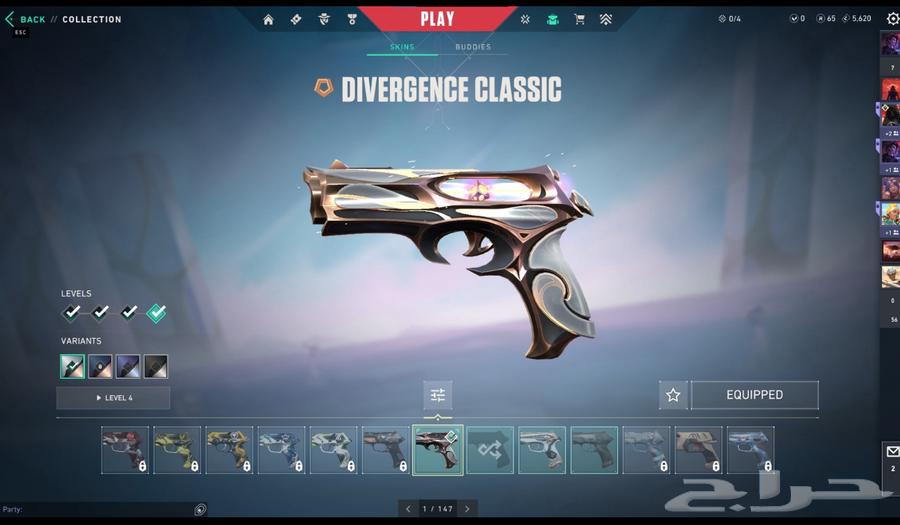Open the store shopping cart icon
This screenshot has height=525, width=900.
[579, 19]
